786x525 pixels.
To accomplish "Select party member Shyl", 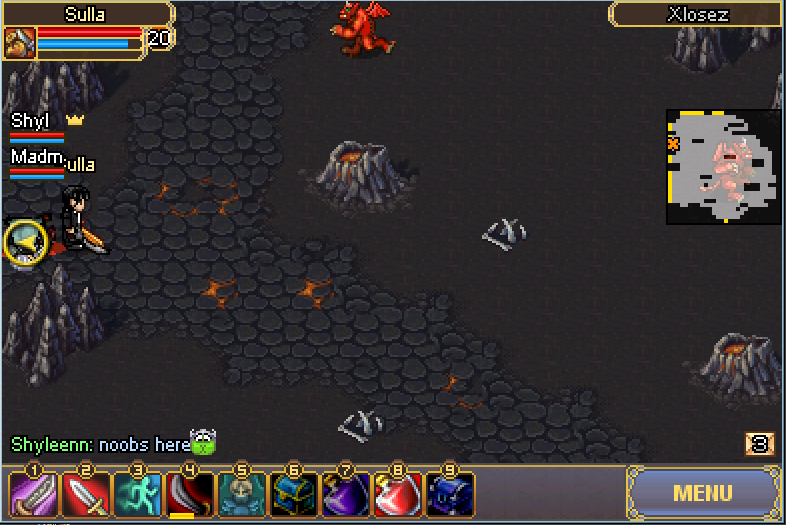I will [32, 122].
